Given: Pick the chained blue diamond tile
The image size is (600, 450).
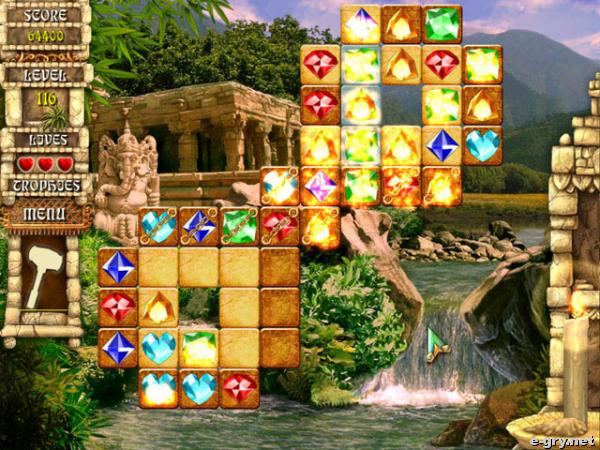Looking at the screenshot, I should pos(198,226).
